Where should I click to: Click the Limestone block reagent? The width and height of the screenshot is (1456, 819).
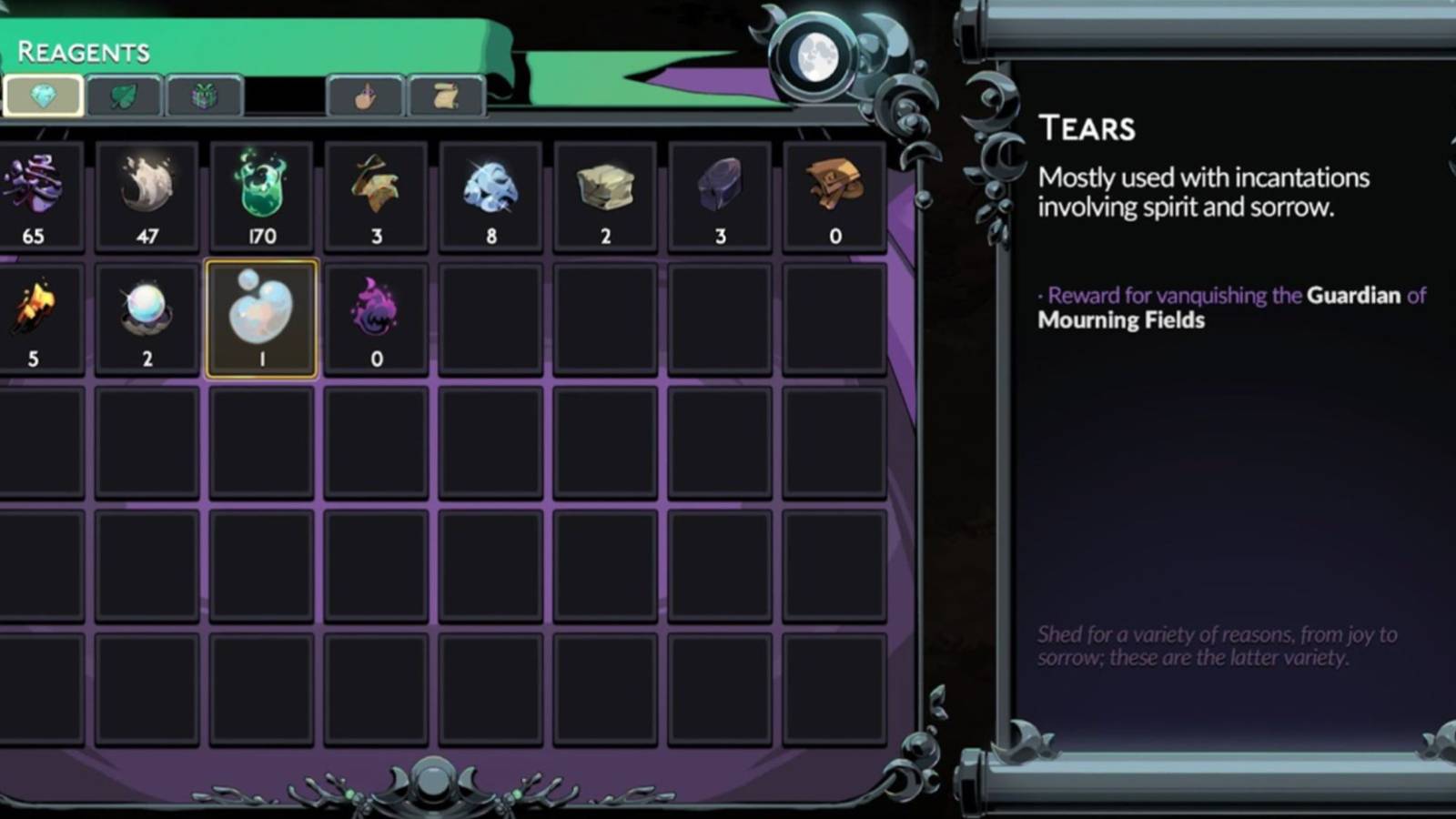[x=605, y=191]
